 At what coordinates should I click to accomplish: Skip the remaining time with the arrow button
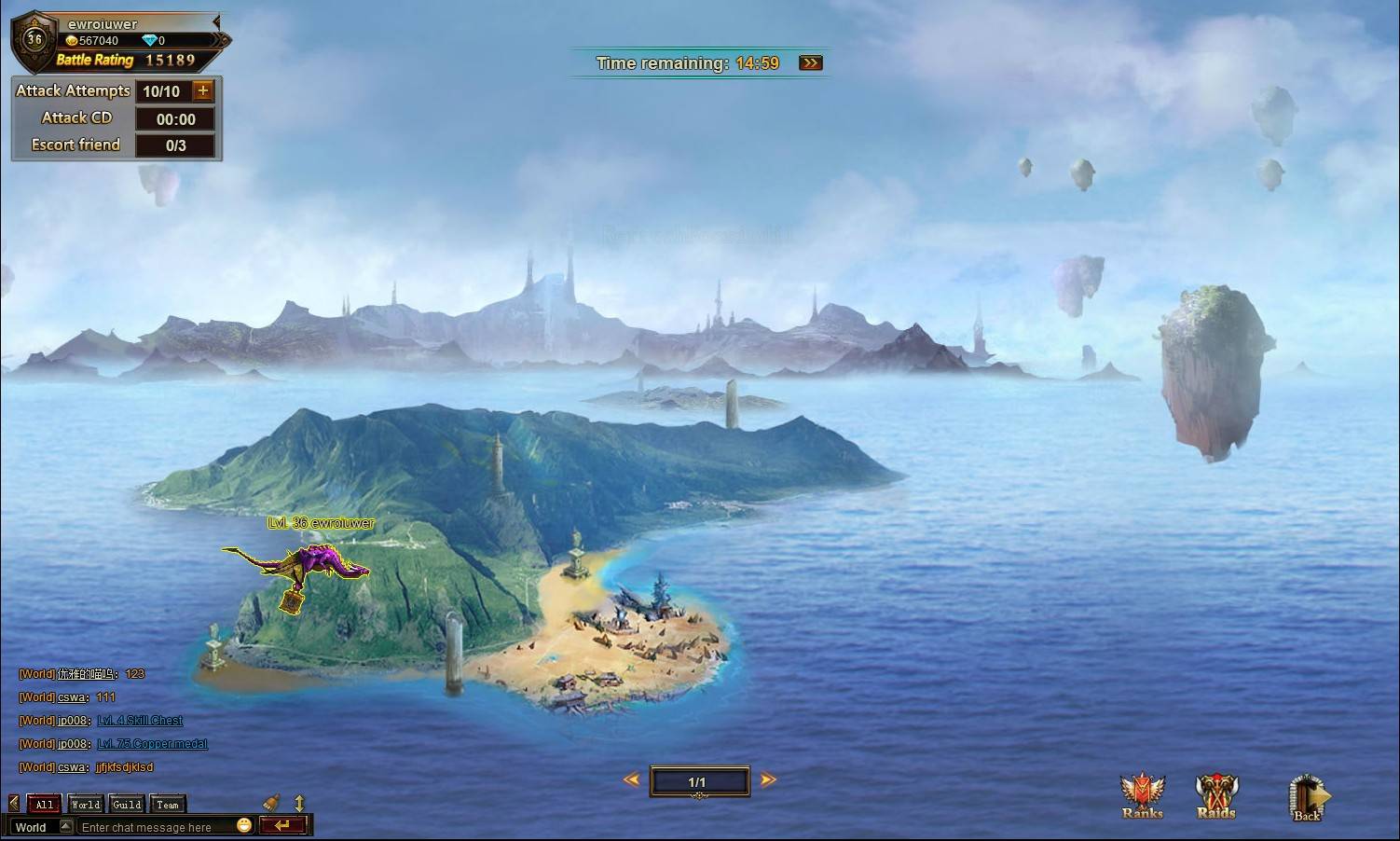[x=811, y=63]
